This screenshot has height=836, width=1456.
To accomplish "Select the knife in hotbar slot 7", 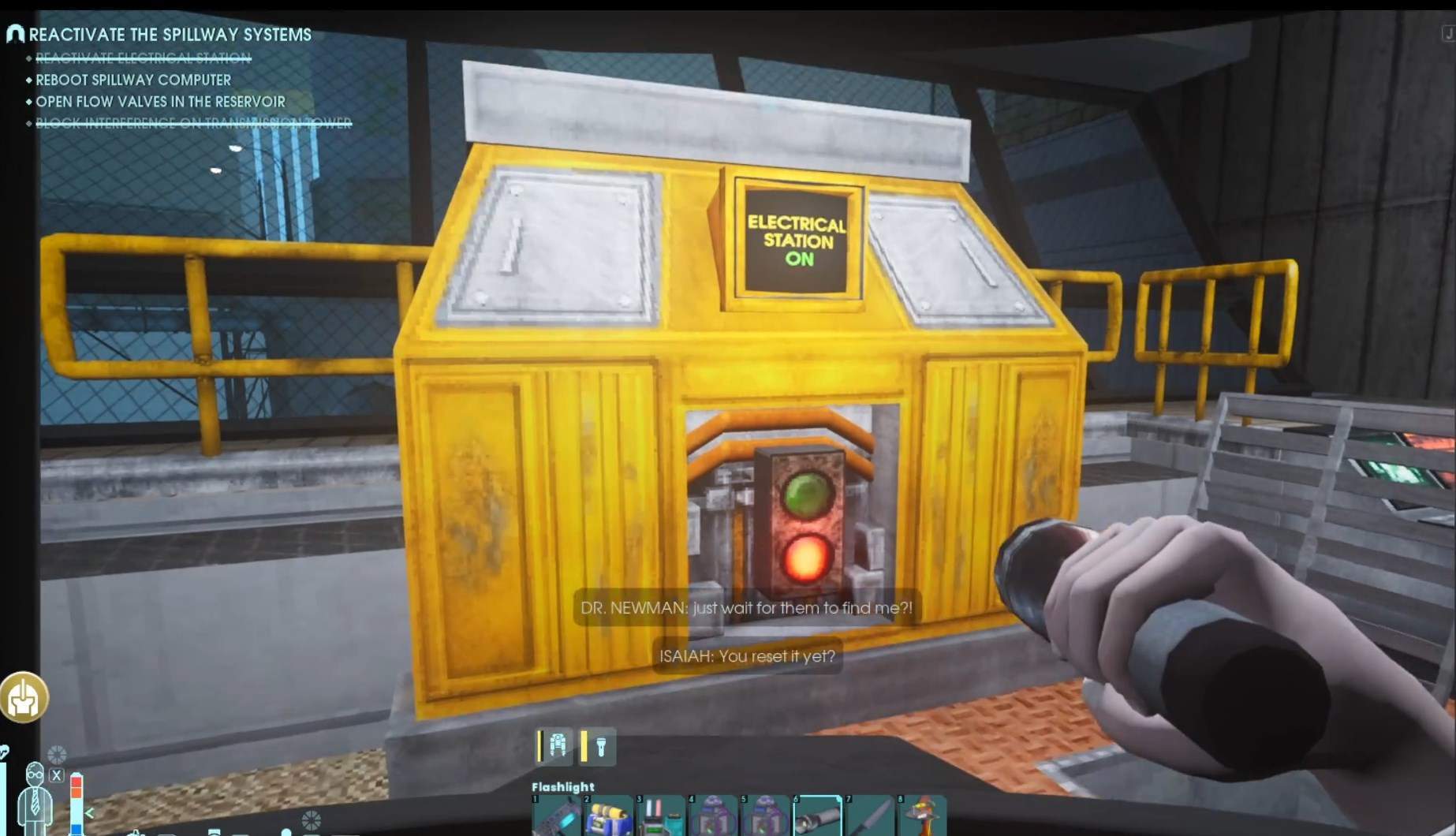I will (x=869, y=817).
